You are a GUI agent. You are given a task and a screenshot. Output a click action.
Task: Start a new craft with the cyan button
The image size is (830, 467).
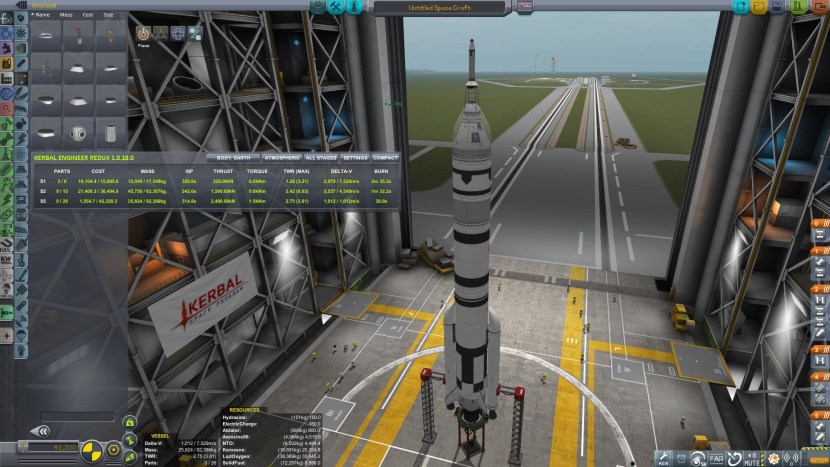tap(740, 7)
